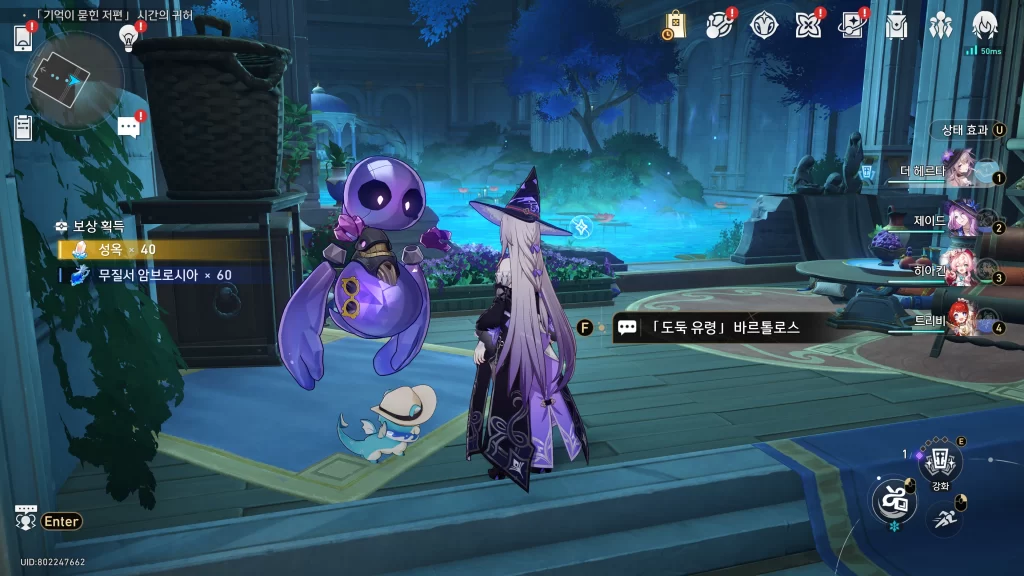Toggle the sprint running icon
The height and width of the screenshot is (576, 1024).
tap(944, 516)
